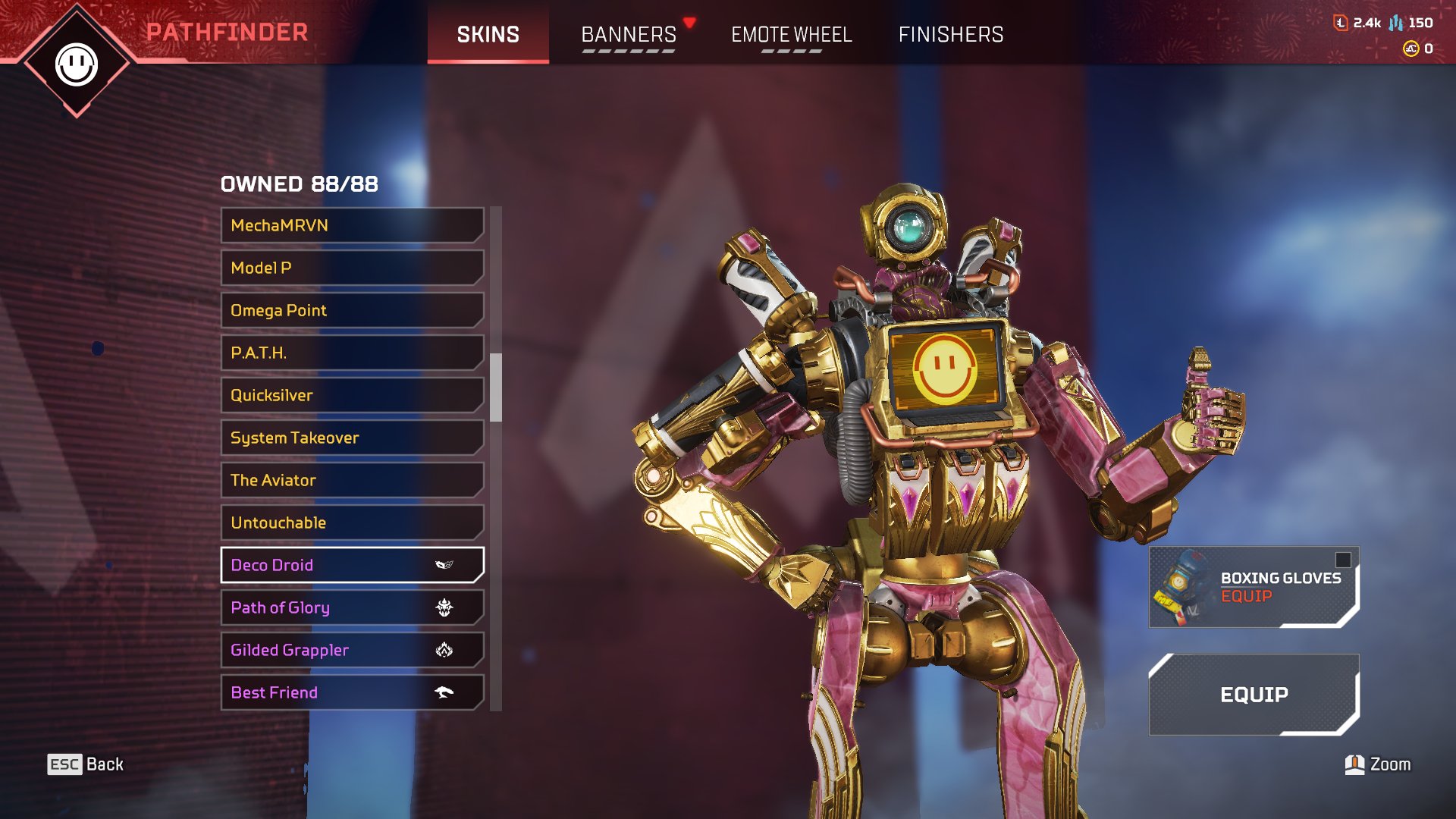This screenshot has width=1456, height=819.
Task: Choose the MechaMRVN skin
Action: 352,225
